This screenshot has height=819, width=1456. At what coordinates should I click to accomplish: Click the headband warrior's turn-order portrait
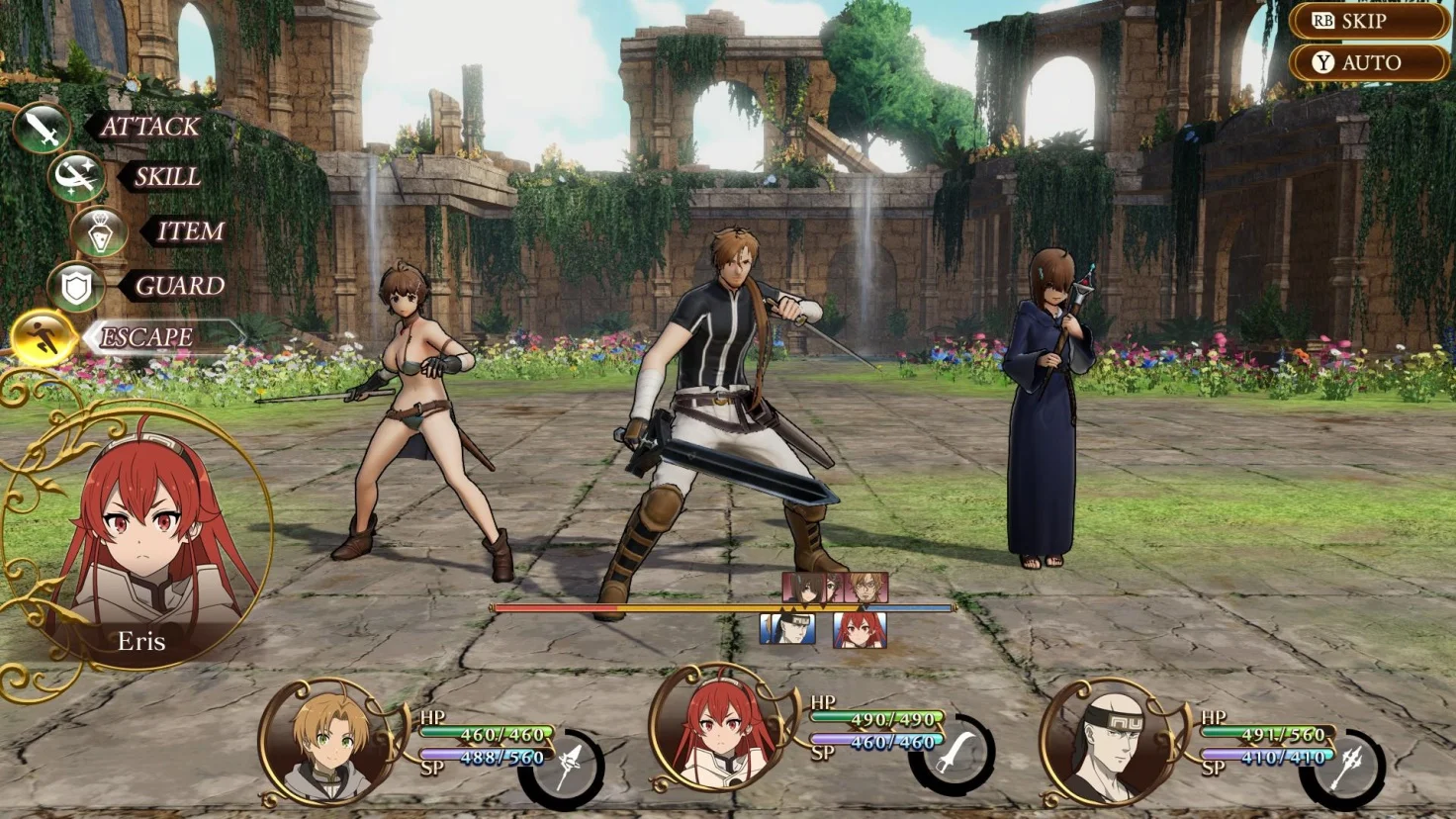coord(787,630)
